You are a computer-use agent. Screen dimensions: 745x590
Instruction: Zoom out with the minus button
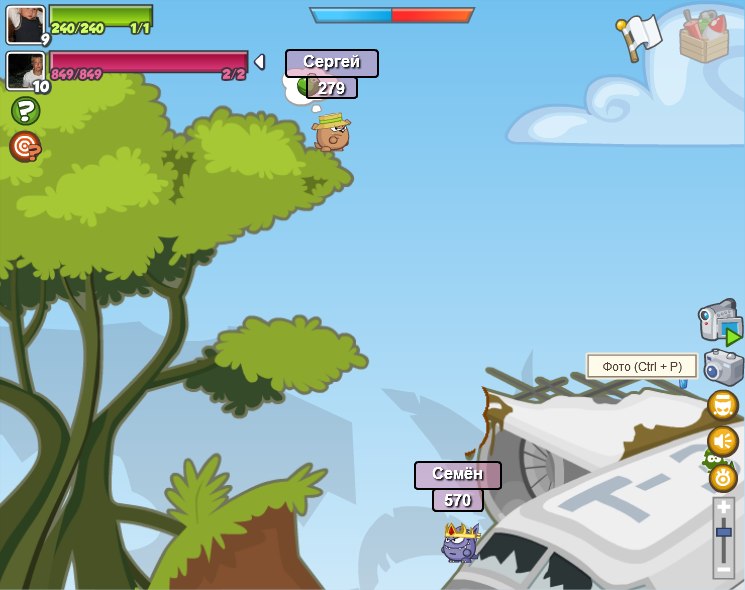723,568
